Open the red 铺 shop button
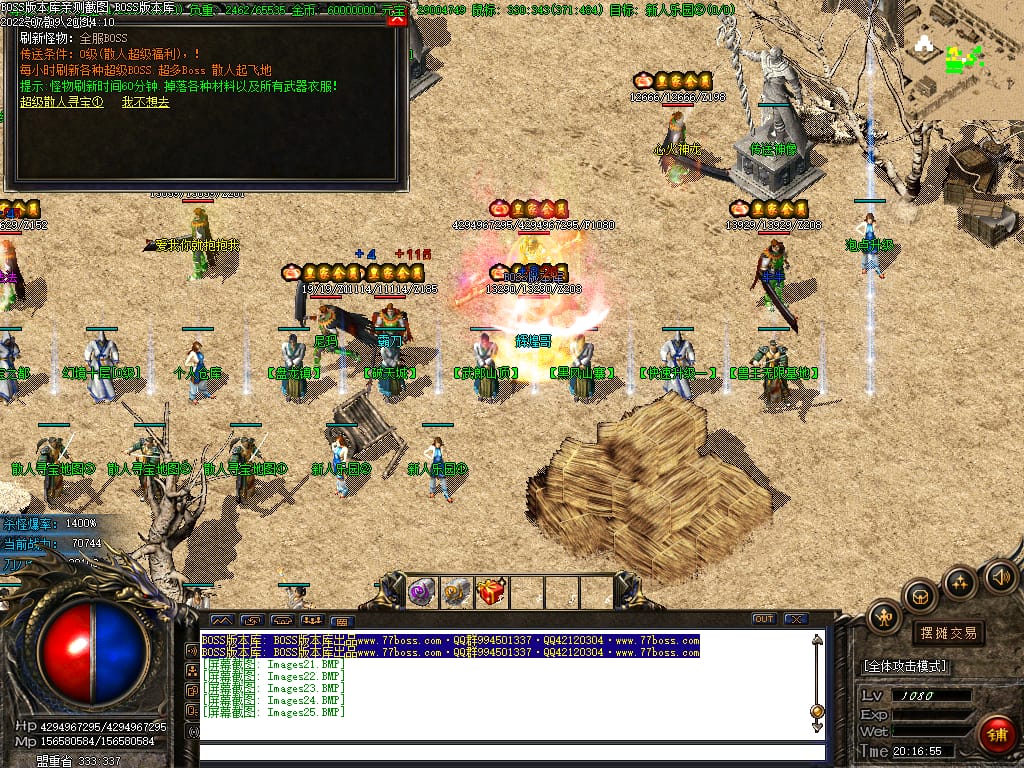This screenshot has height=768, width=1024. [996, 734]
